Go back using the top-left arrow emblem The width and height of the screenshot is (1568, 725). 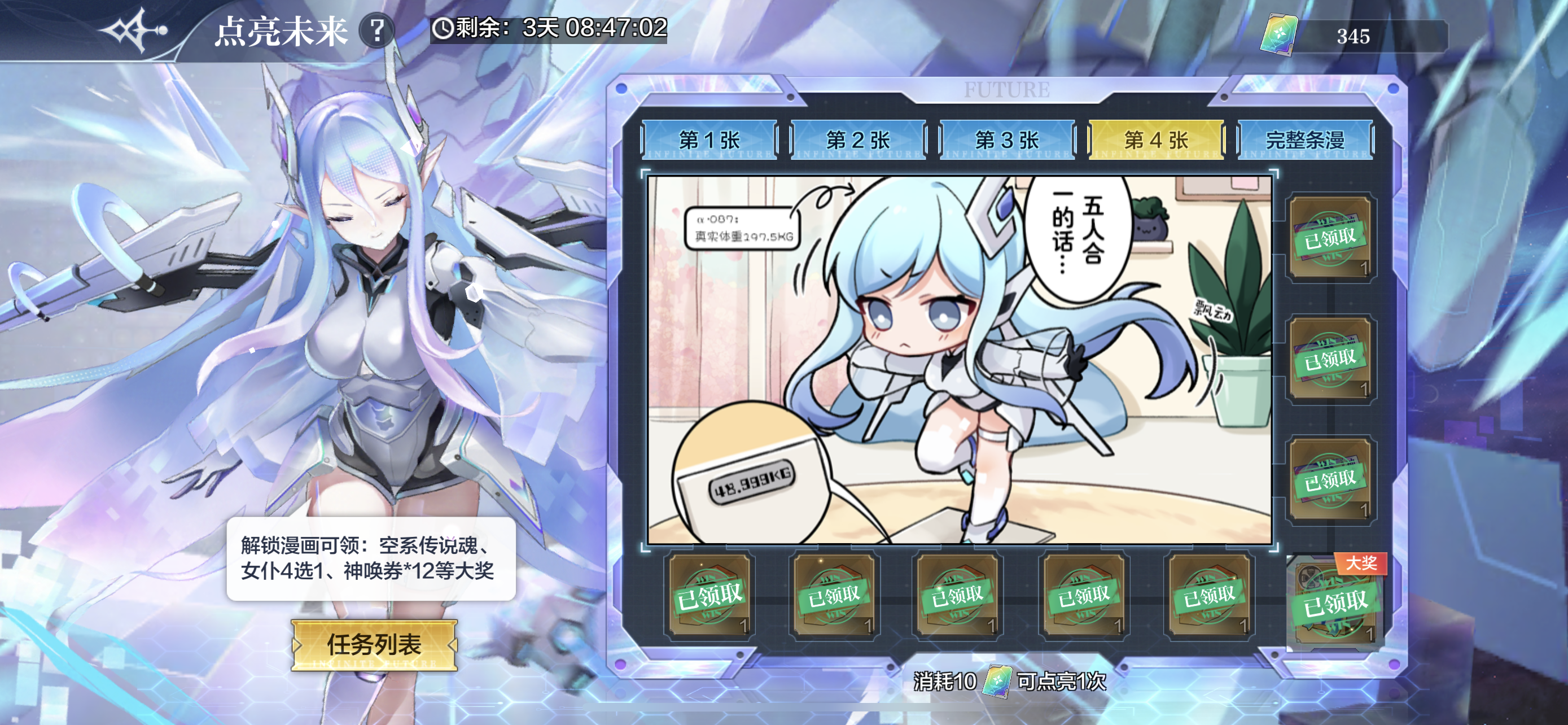(x=134, y=30)
